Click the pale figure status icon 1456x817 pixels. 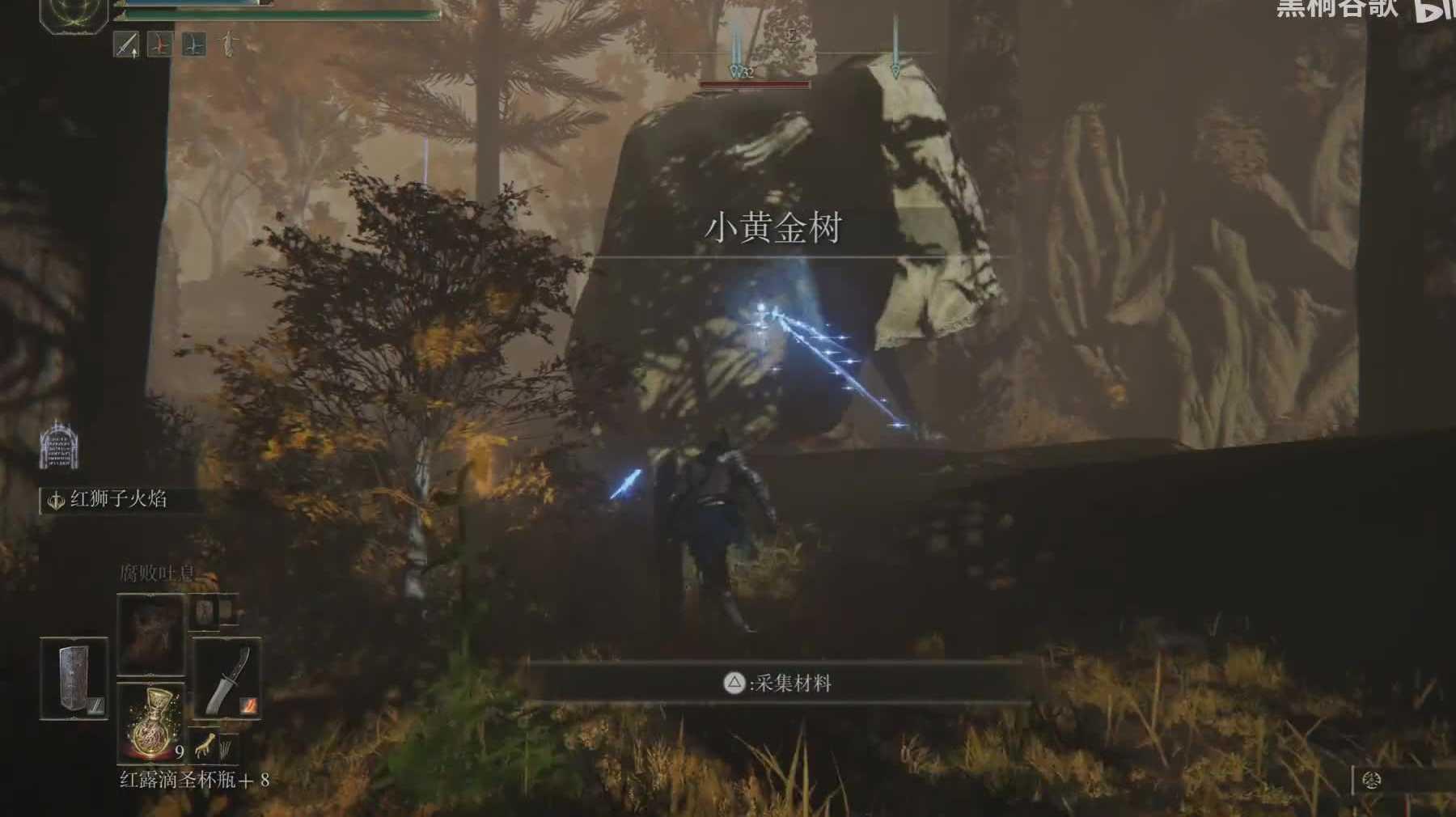(x=230, y=44)
